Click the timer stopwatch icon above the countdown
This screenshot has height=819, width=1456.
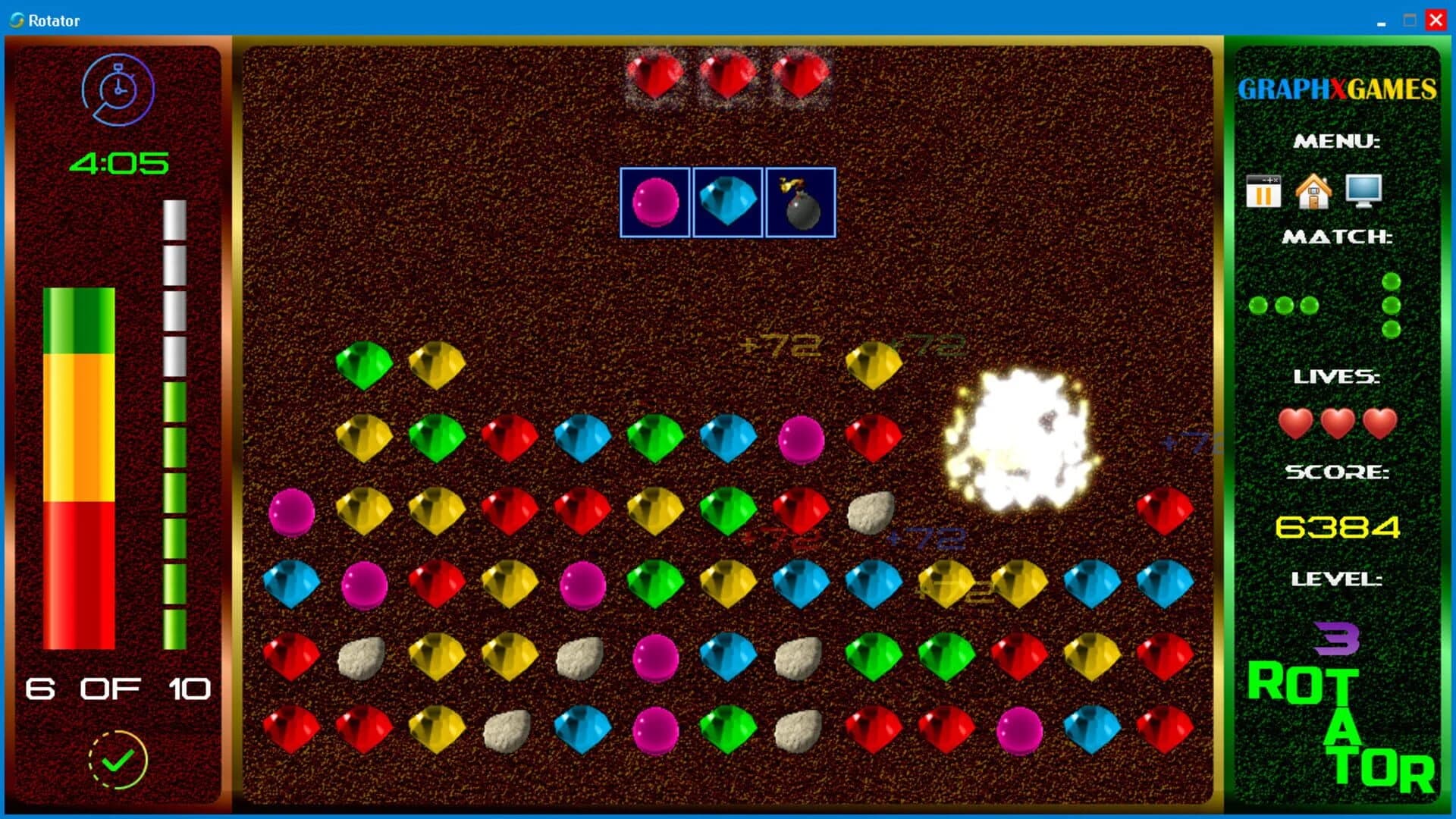[118, 89]
